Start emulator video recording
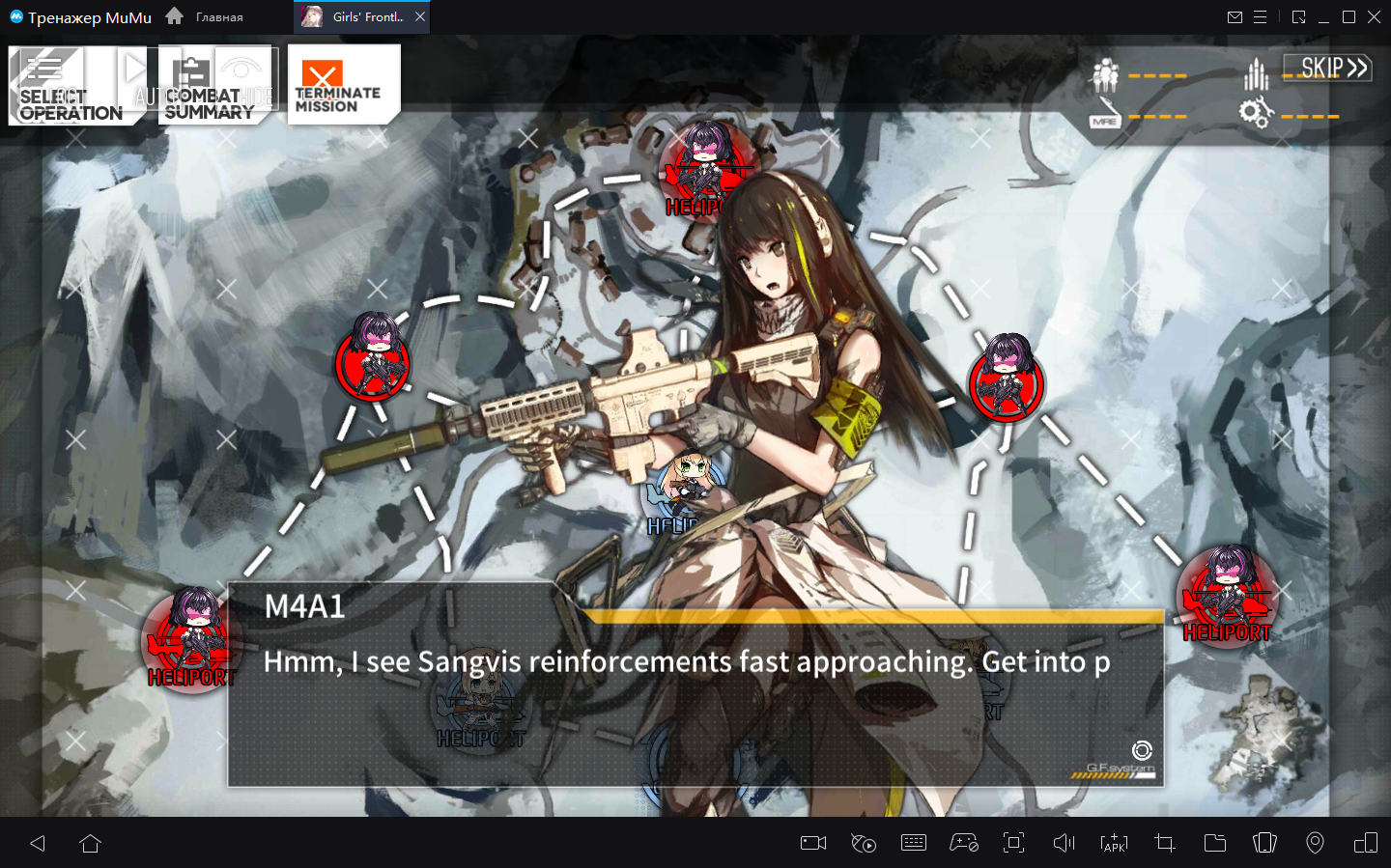The height and width of the screenshot is (868, 1391). pos(813,843)
